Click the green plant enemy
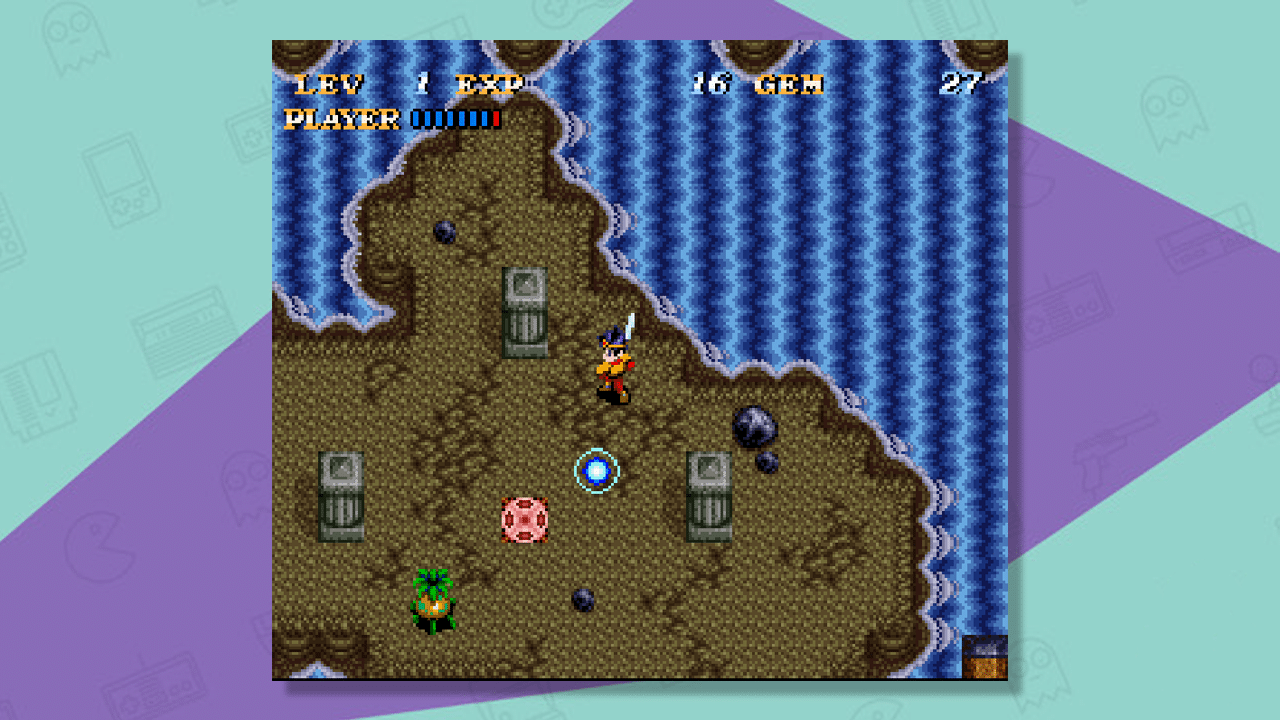 tap(432, 600)
